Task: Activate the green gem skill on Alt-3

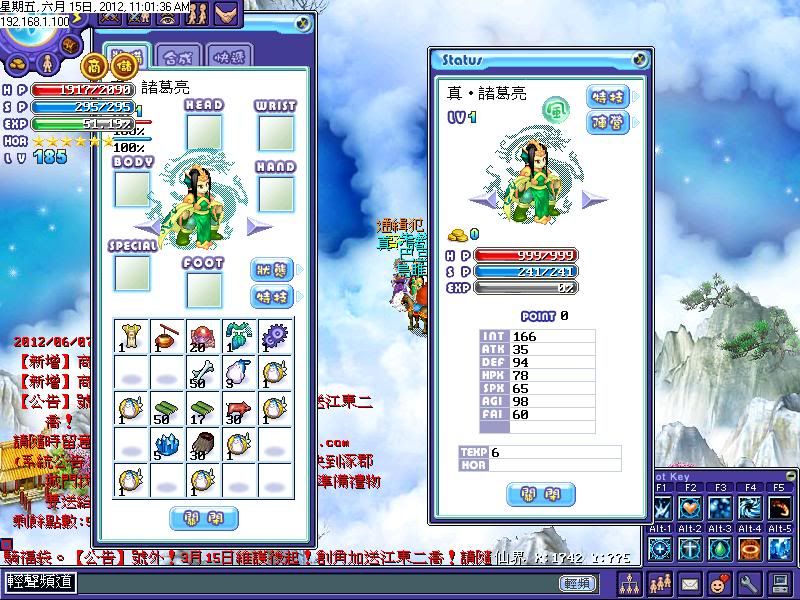Action: (721, 549)
